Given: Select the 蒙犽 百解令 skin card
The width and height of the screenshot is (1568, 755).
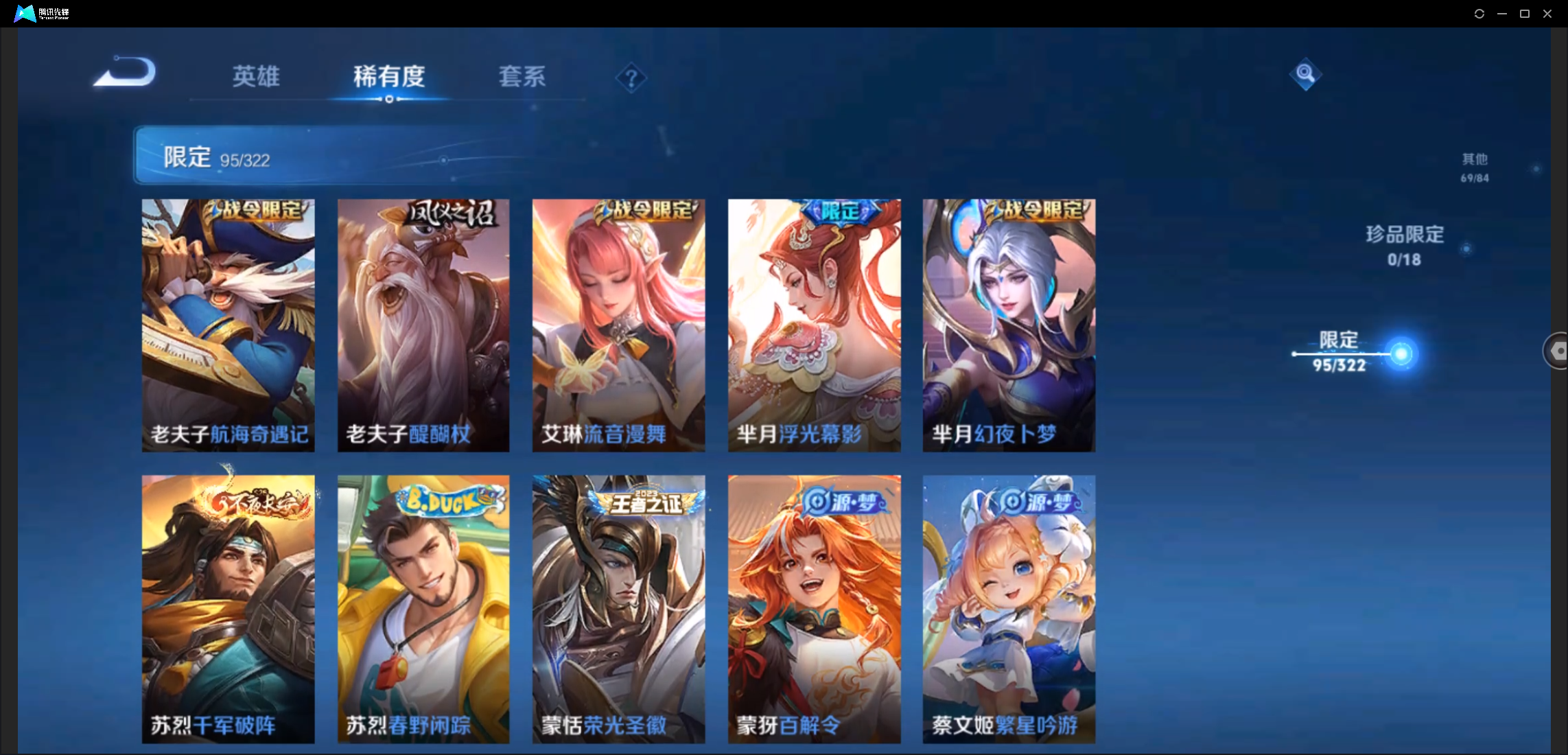Looking at the screenshot, I should (814, 608).
